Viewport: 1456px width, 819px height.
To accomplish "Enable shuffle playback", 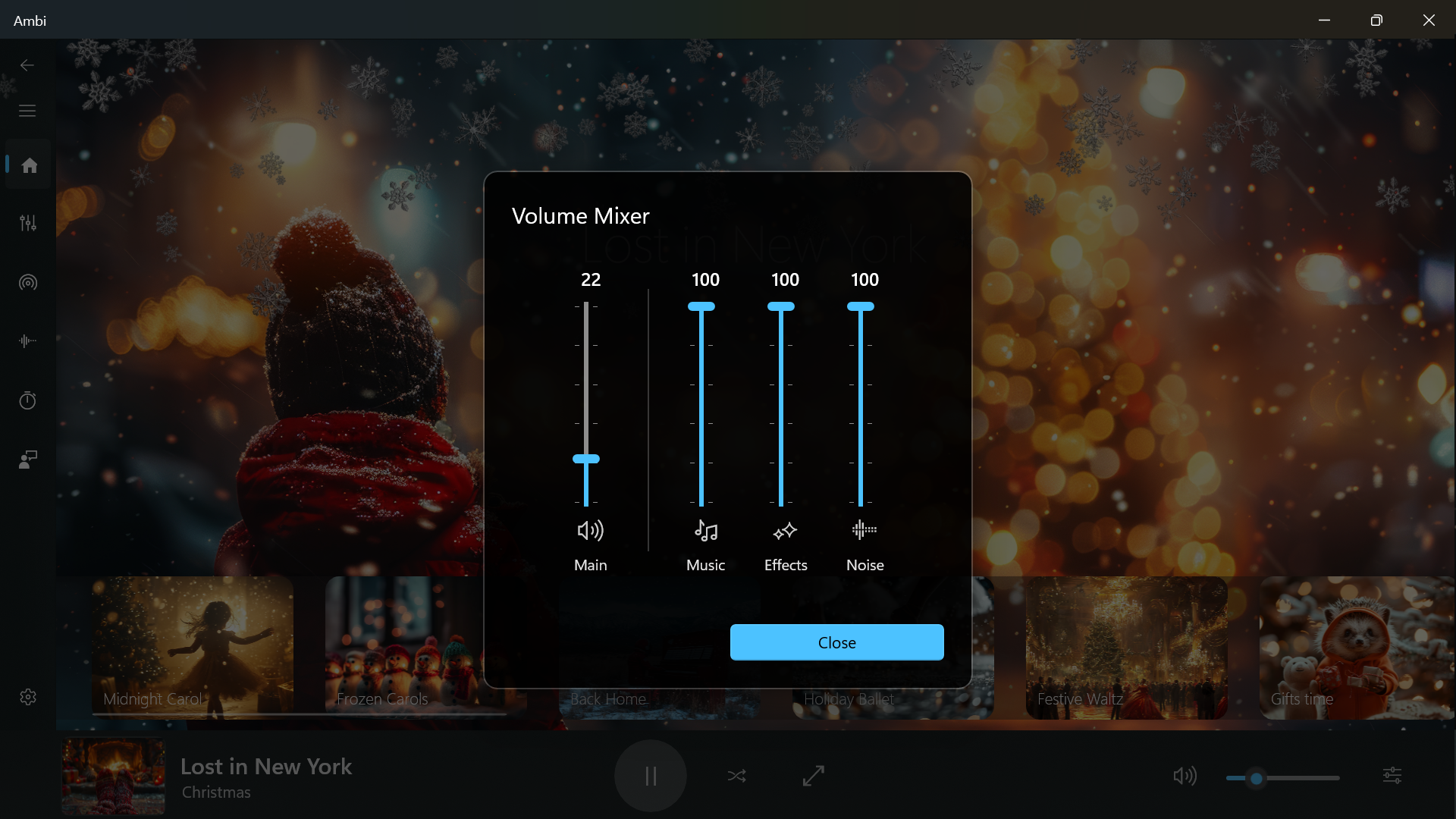I will tap(736, 776).
